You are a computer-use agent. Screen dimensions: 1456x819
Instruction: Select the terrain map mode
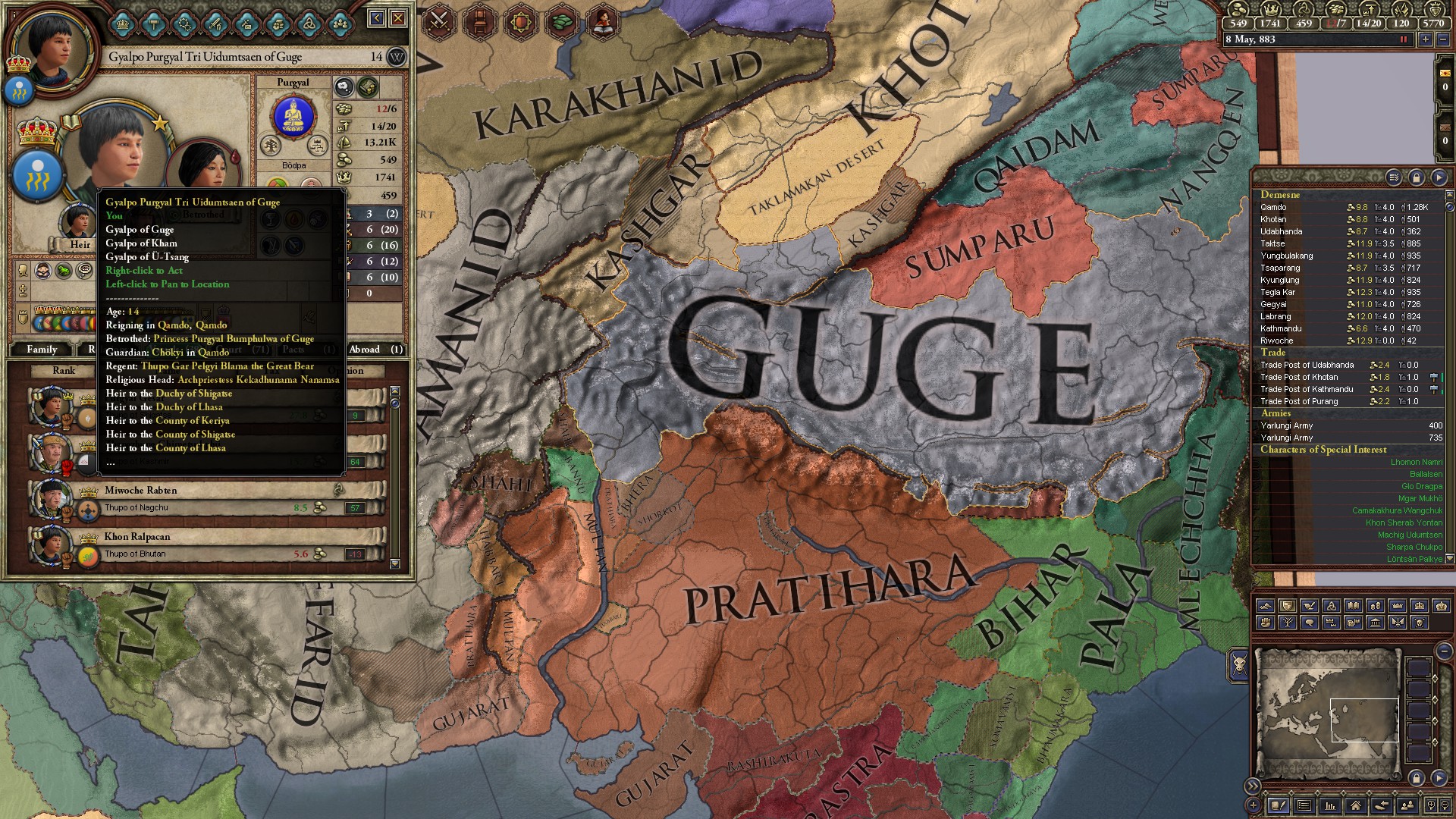(x=1265, y=607)
